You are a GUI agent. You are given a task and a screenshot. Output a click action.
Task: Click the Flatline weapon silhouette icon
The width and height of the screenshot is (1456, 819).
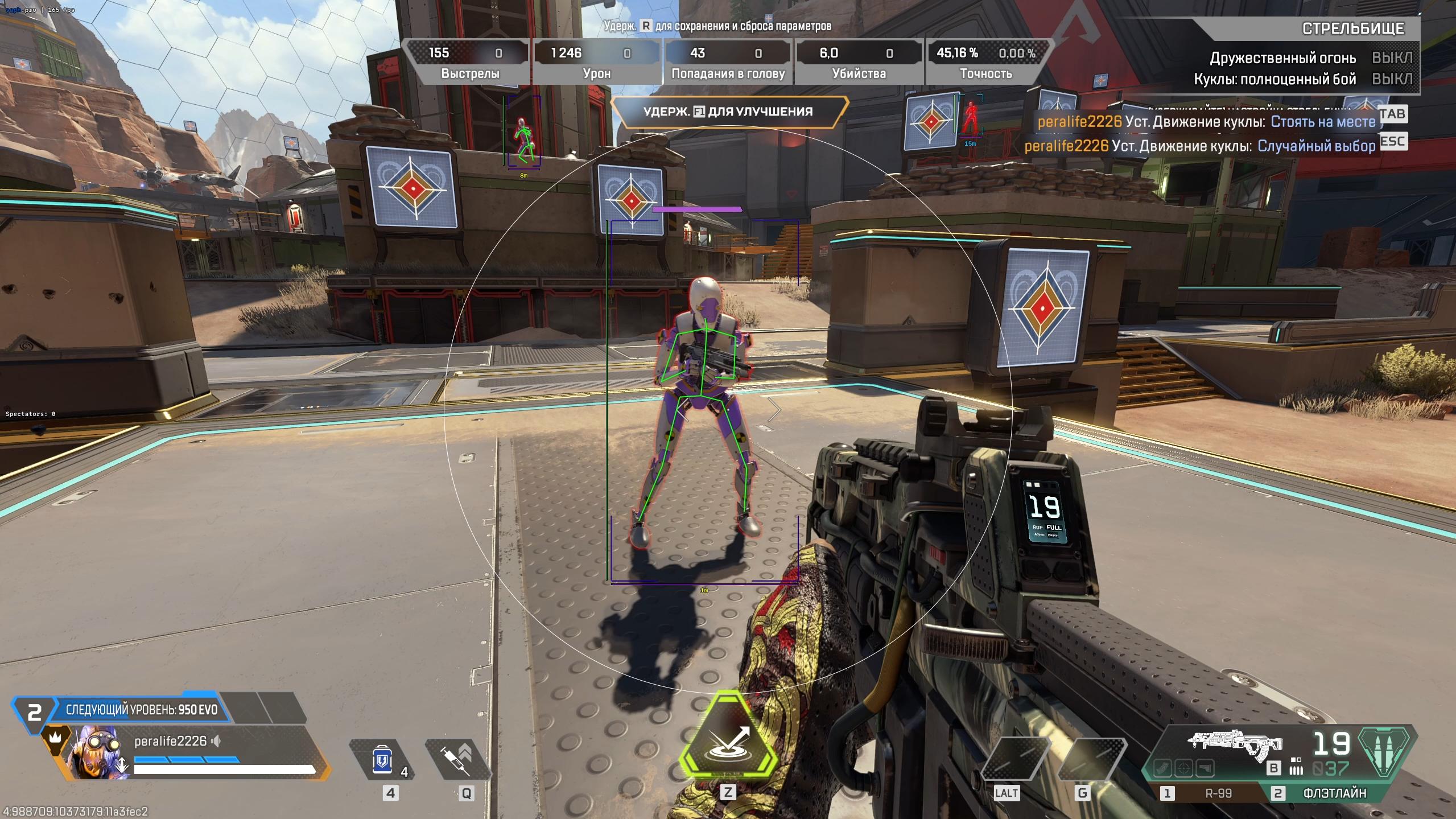[1235, 743]
